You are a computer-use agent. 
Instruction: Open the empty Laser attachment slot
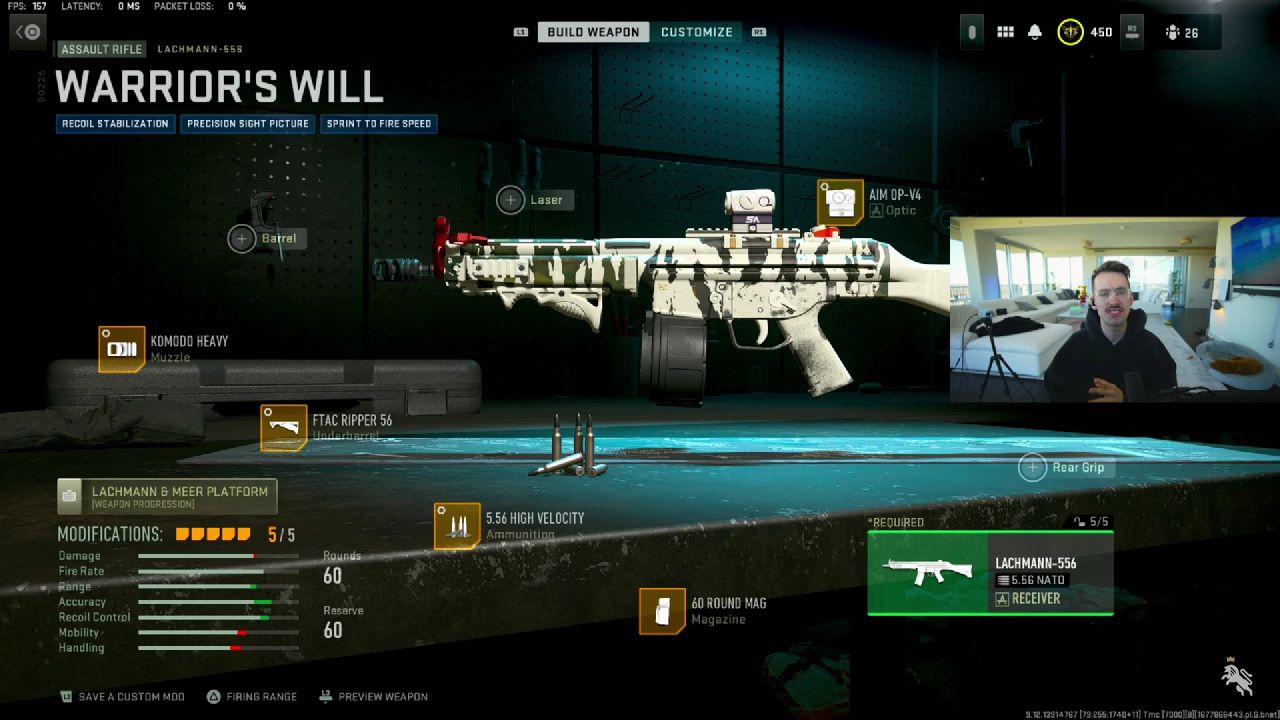point(511,199)
